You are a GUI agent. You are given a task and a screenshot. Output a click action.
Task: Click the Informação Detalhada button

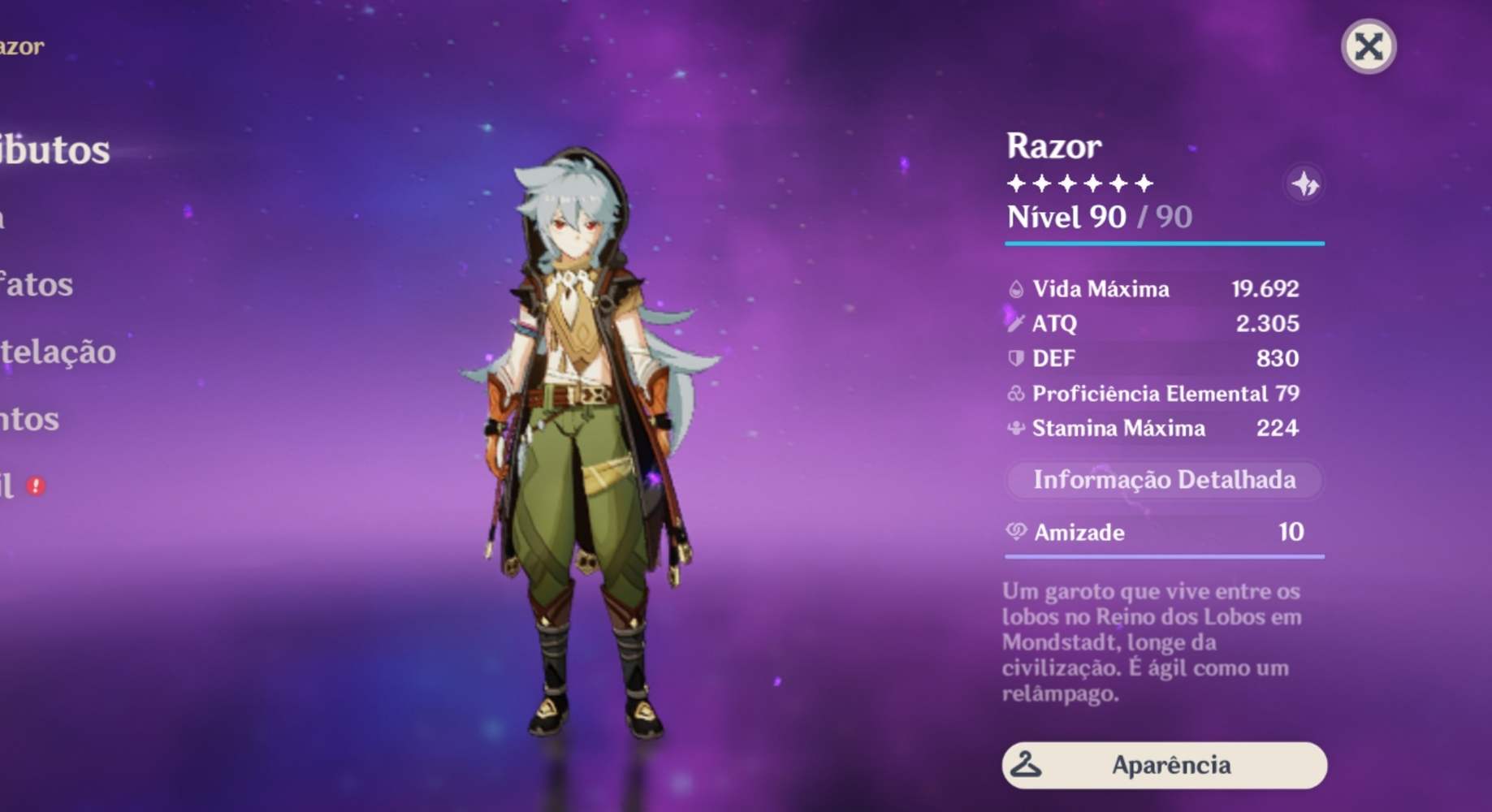1165,480
